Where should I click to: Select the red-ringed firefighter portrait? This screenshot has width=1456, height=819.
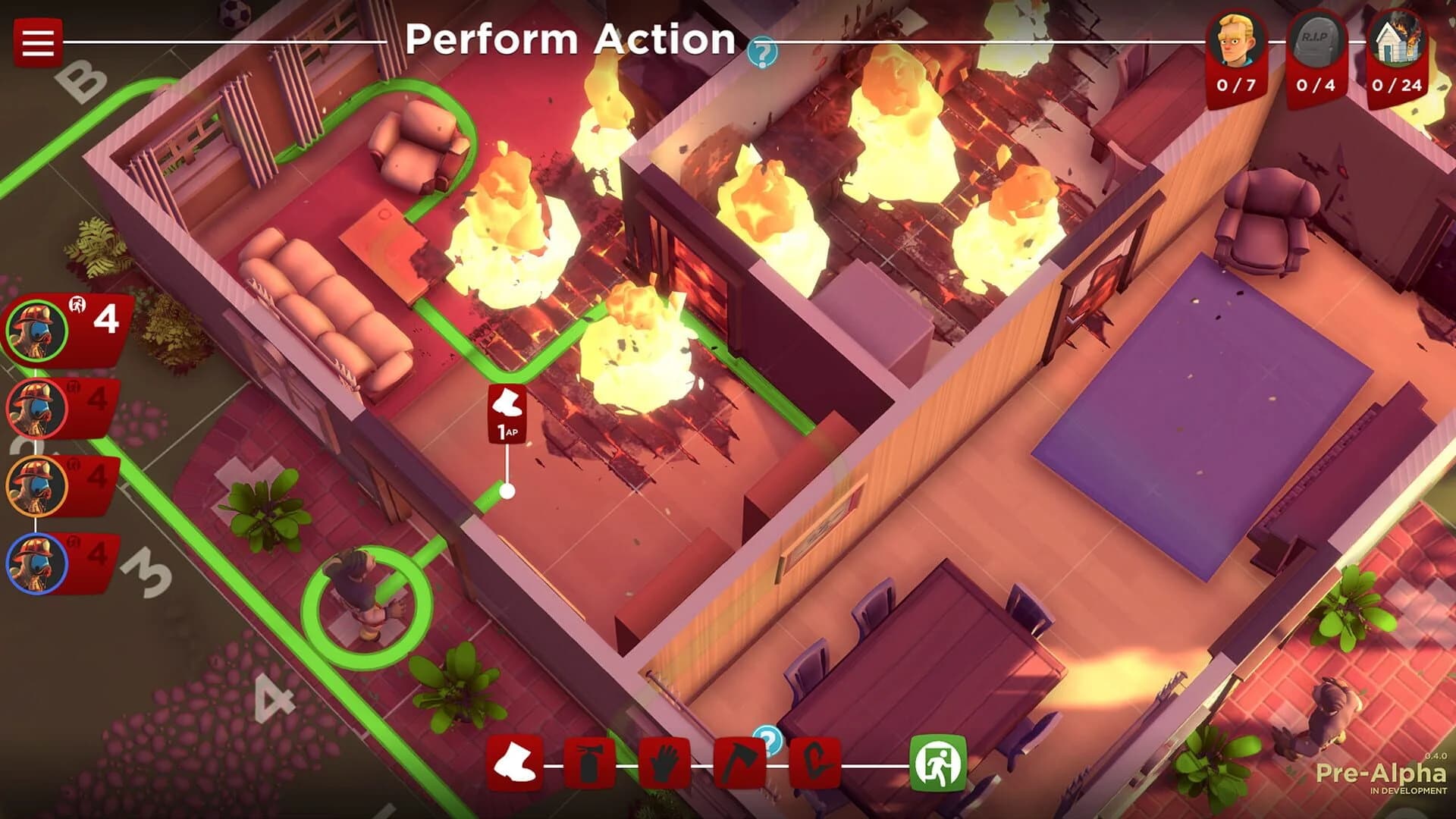point(34,407)
